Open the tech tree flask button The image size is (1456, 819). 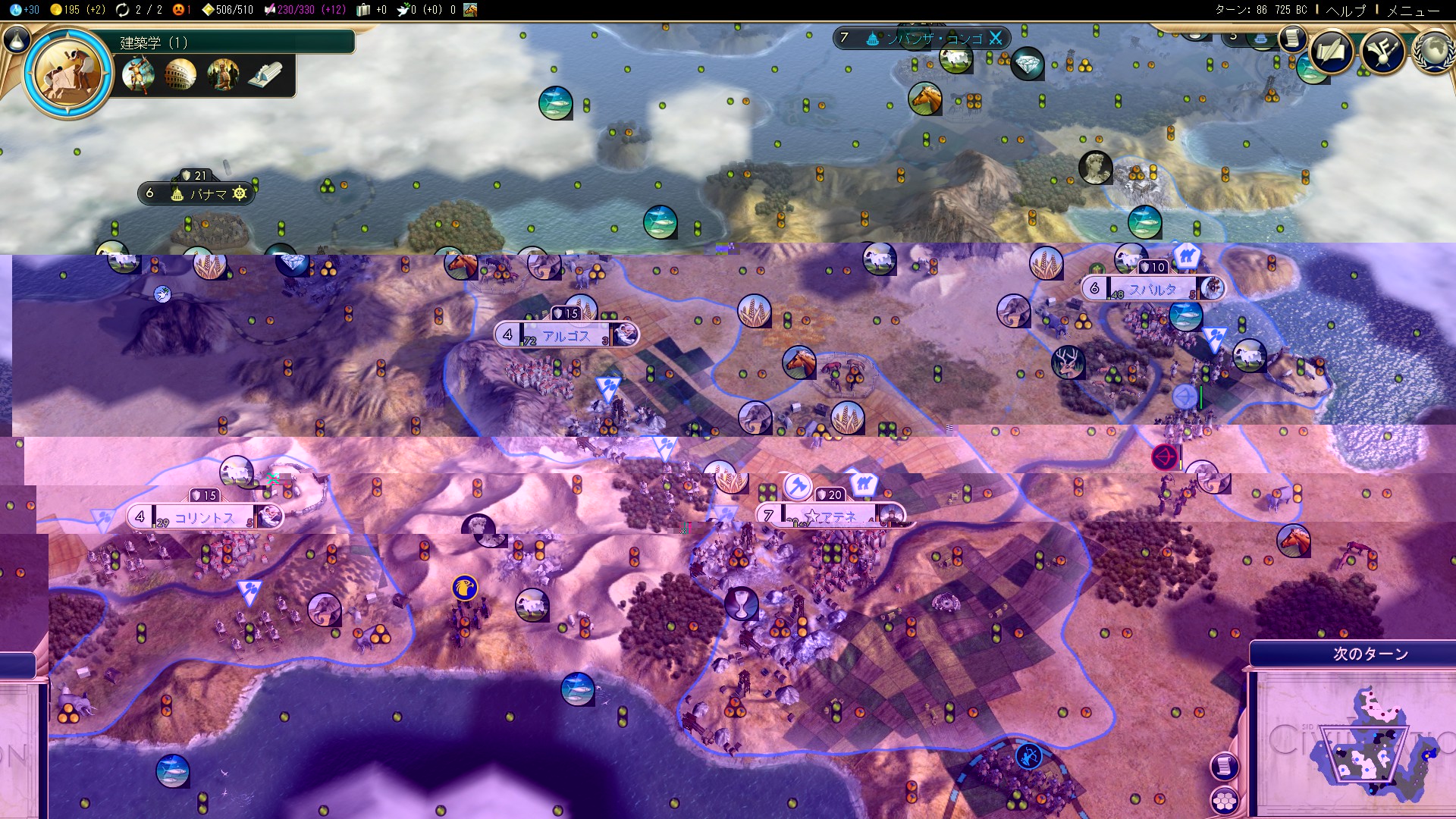coord(17,39)
